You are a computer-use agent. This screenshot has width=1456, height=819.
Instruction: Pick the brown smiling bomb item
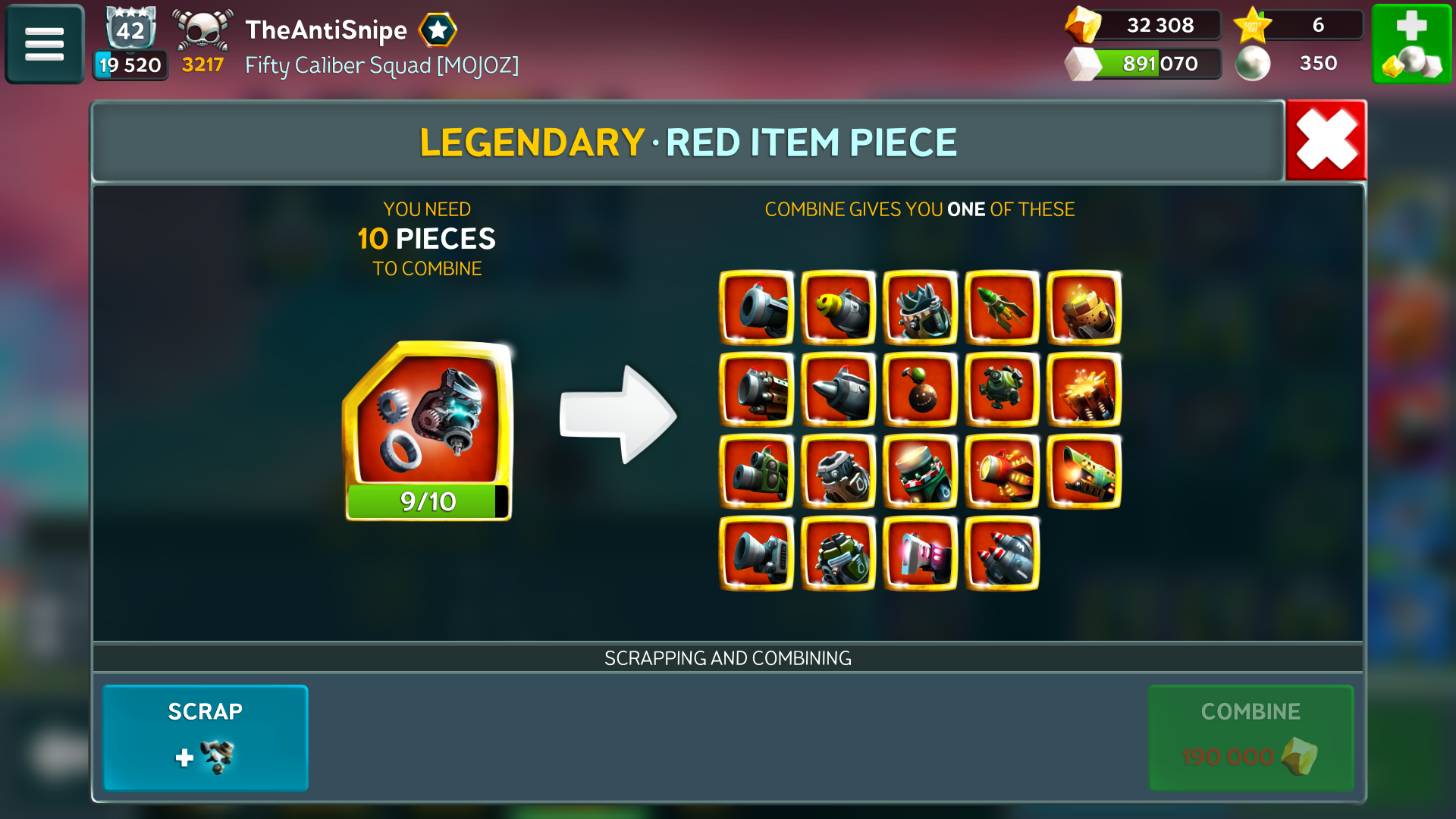point(920,390)
